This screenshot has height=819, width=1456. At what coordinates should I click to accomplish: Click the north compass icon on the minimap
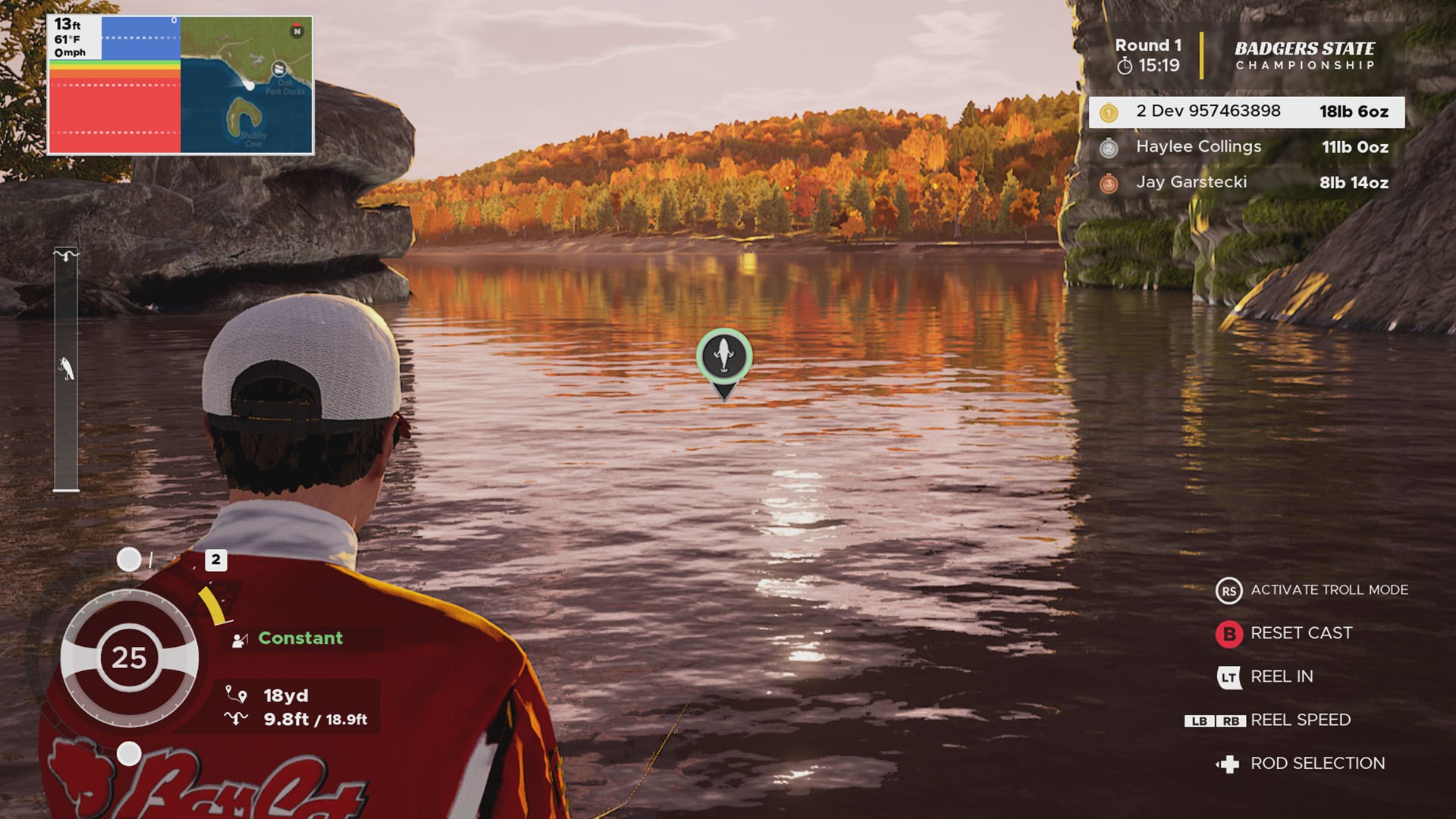[x=297, y=30]
